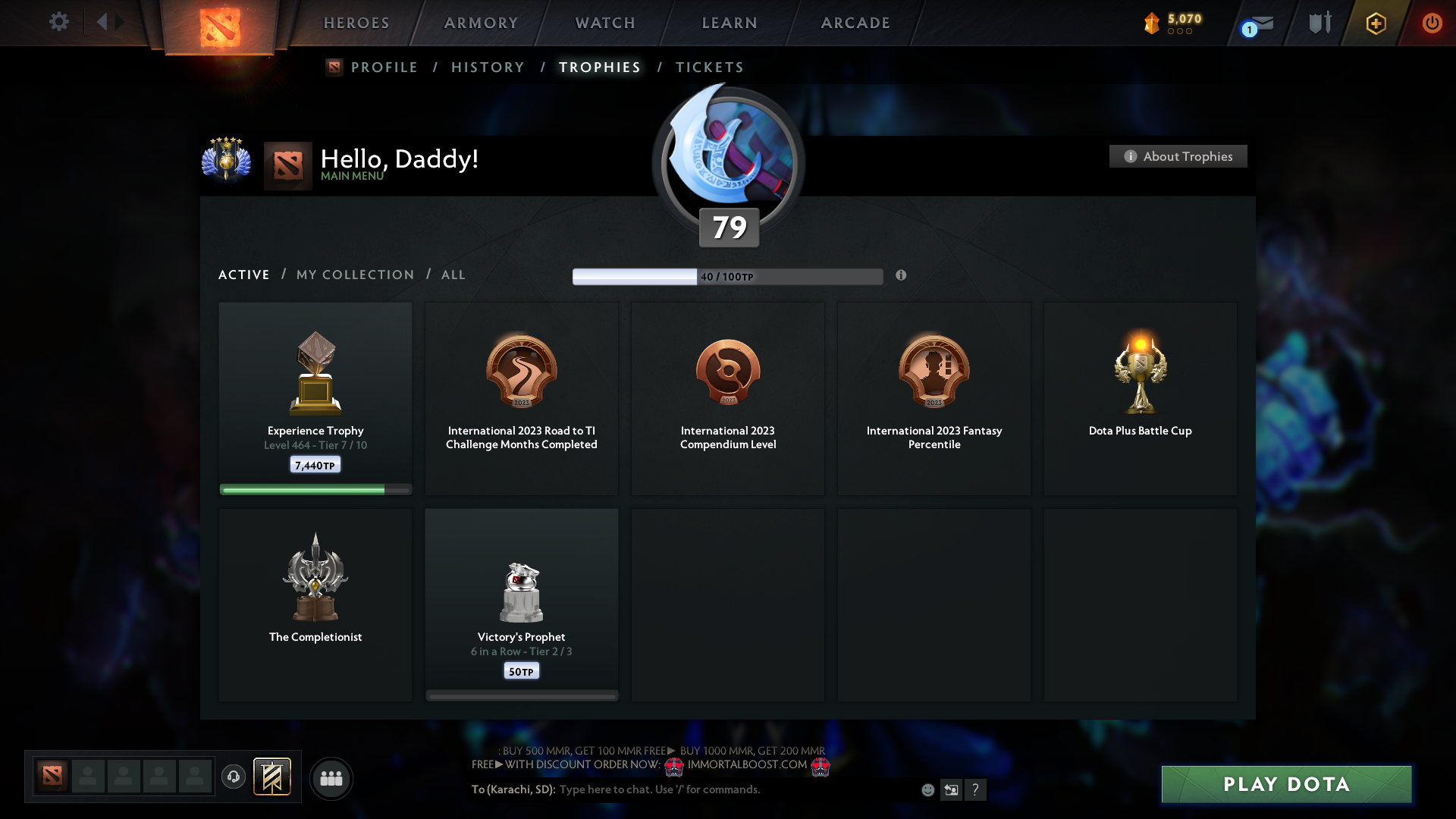Open the Shards currency icon
Screen dimensions: 1456x819
coord(1153,23)
